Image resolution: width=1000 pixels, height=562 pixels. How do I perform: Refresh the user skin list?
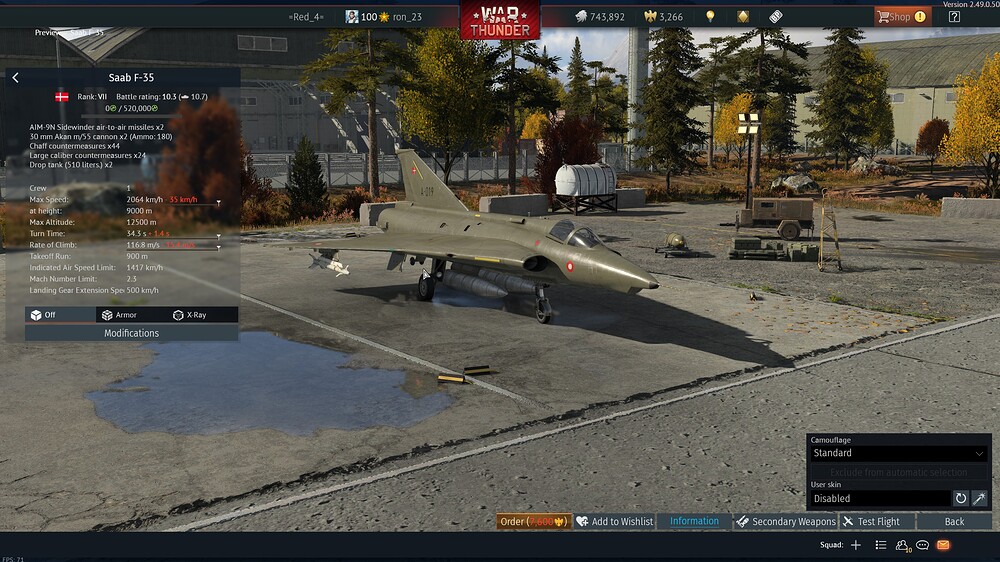pyautogui.click(x=961, y=498)
